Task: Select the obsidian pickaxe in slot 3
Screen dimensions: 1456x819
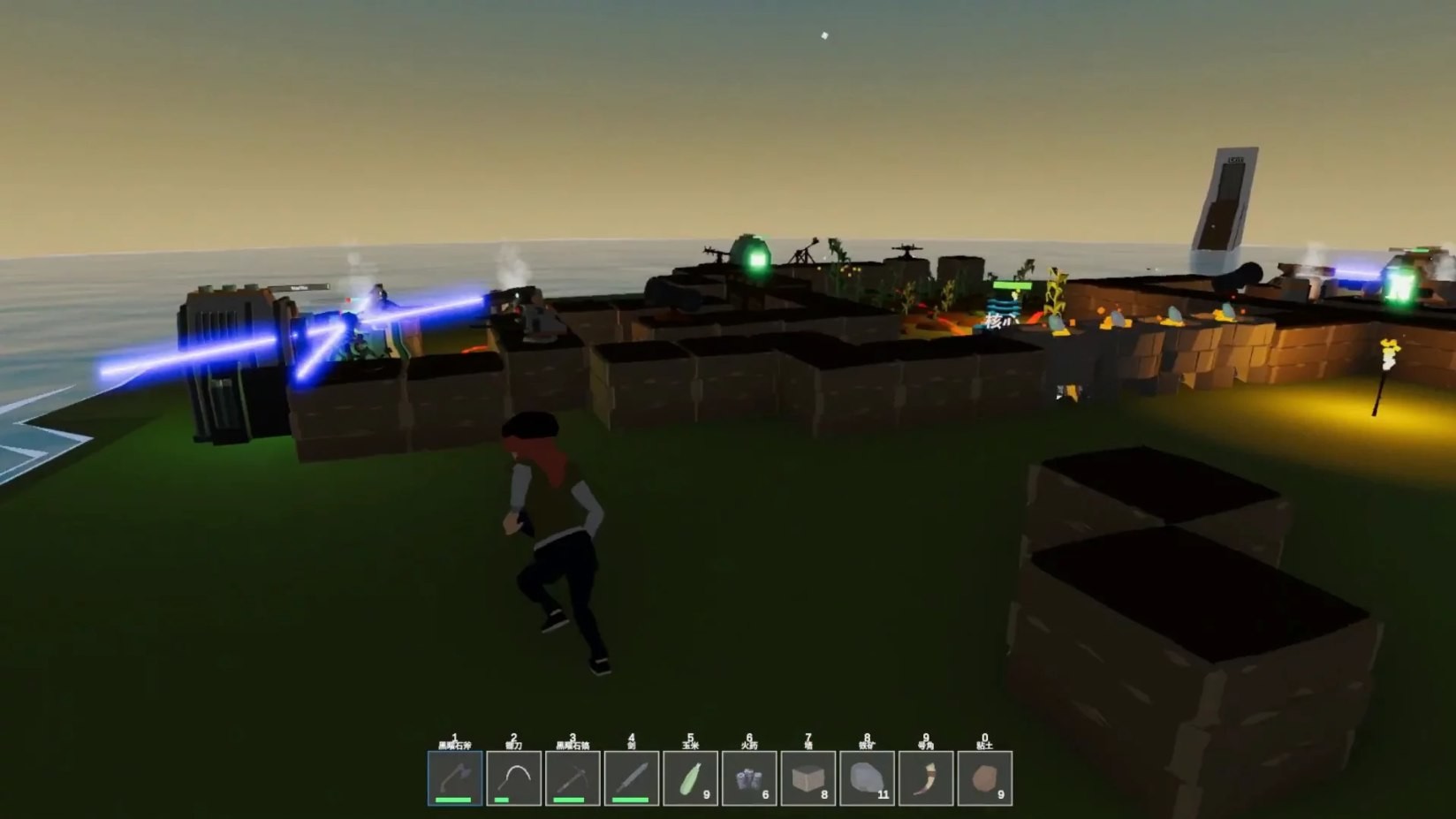Action: point(573,777)
